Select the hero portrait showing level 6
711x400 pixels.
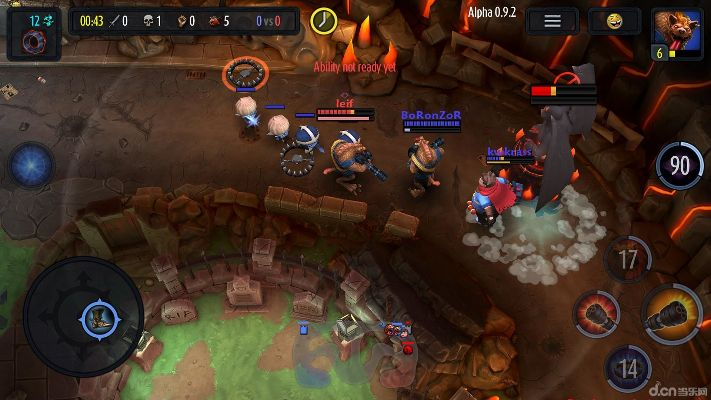point(677,34)
